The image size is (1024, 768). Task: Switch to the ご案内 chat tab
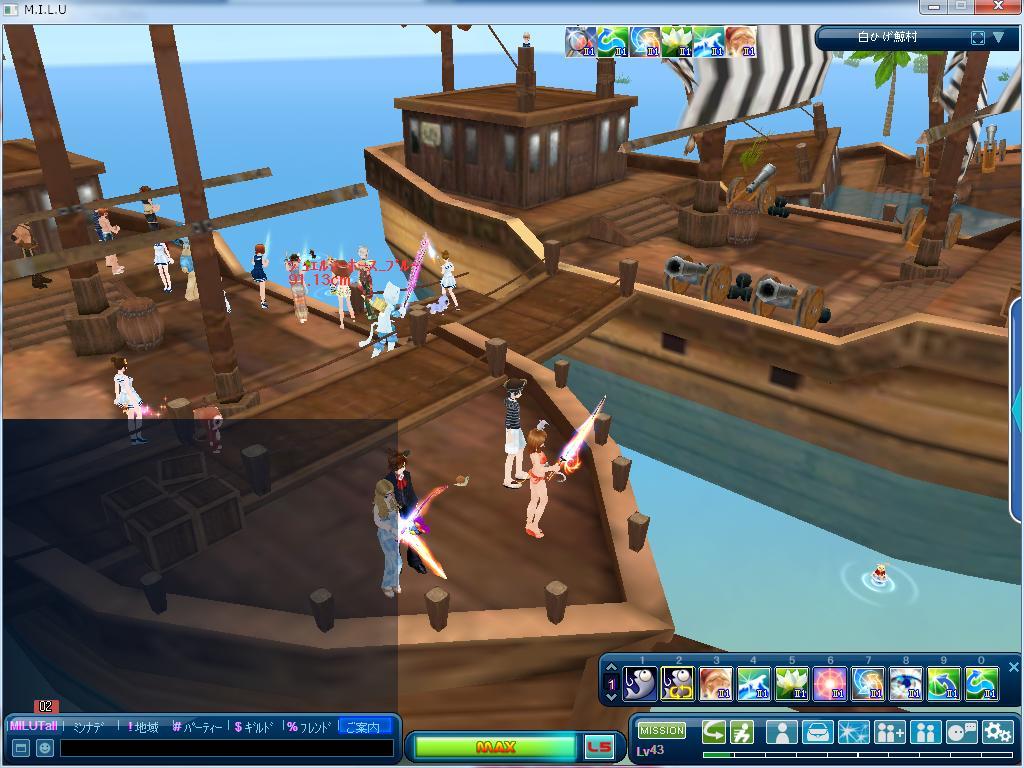[363, 727]
